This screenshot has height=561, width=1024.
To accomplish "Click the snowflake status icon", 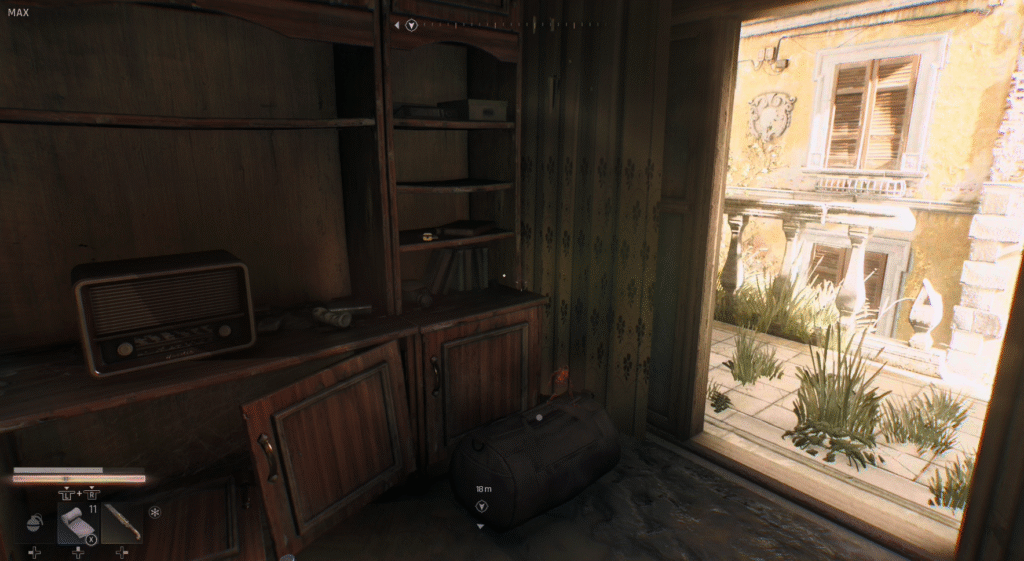I will click(154, 513).
